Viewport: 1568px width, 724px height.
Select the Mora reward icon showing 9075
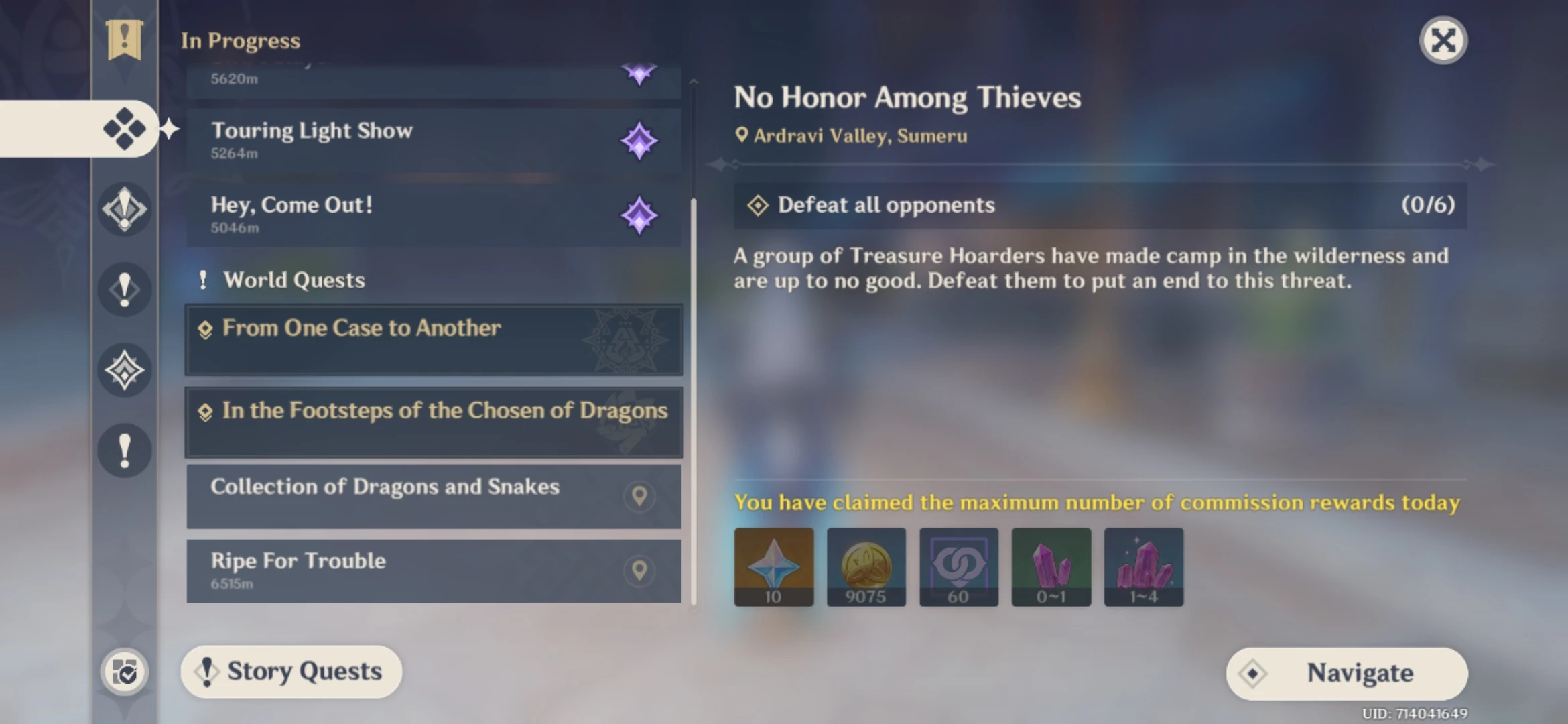click(x=866, y=566)
